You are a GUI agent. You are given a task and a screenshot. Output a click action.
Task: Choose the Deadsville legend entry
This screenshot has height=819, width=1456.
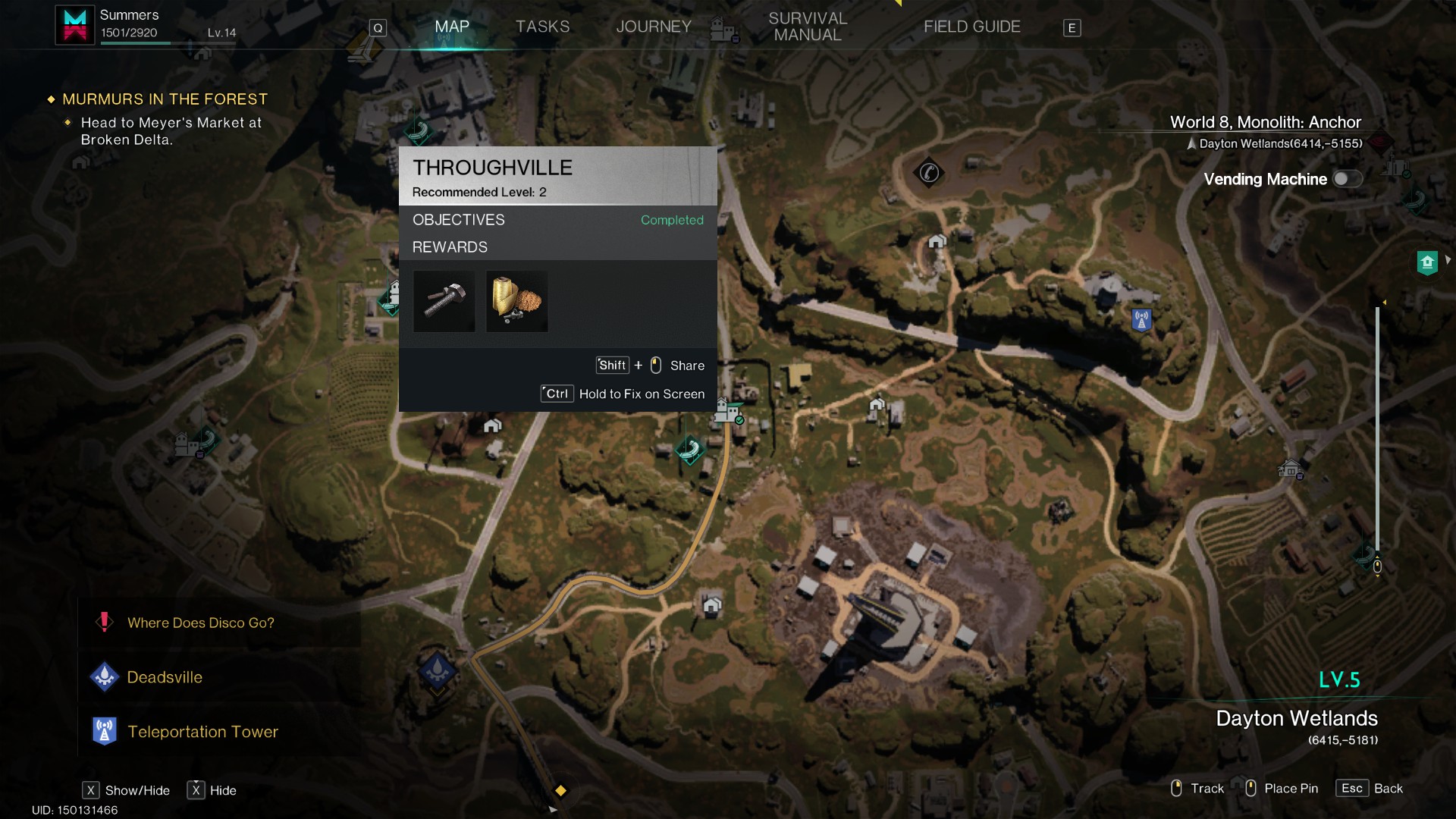click(164, 677)
